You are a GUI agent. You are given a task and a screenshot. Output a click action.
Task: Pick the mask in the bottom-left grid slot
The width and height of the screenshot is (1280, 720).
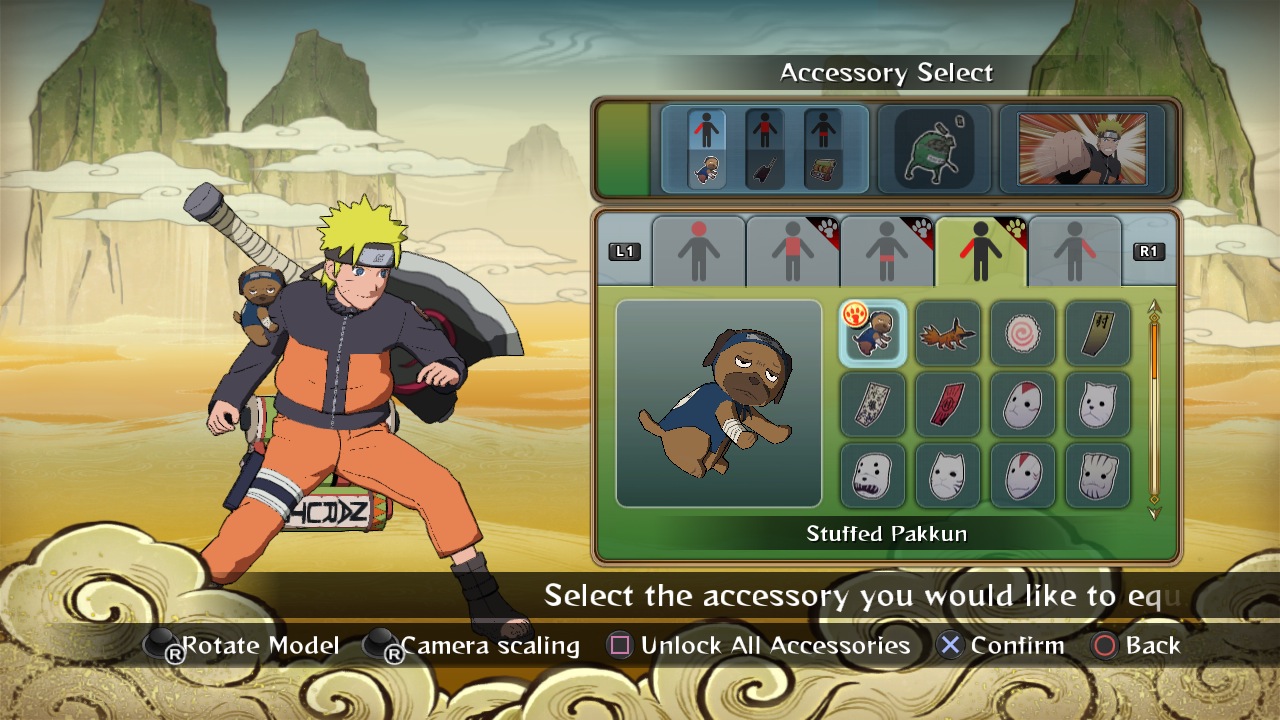coord(872,475)
